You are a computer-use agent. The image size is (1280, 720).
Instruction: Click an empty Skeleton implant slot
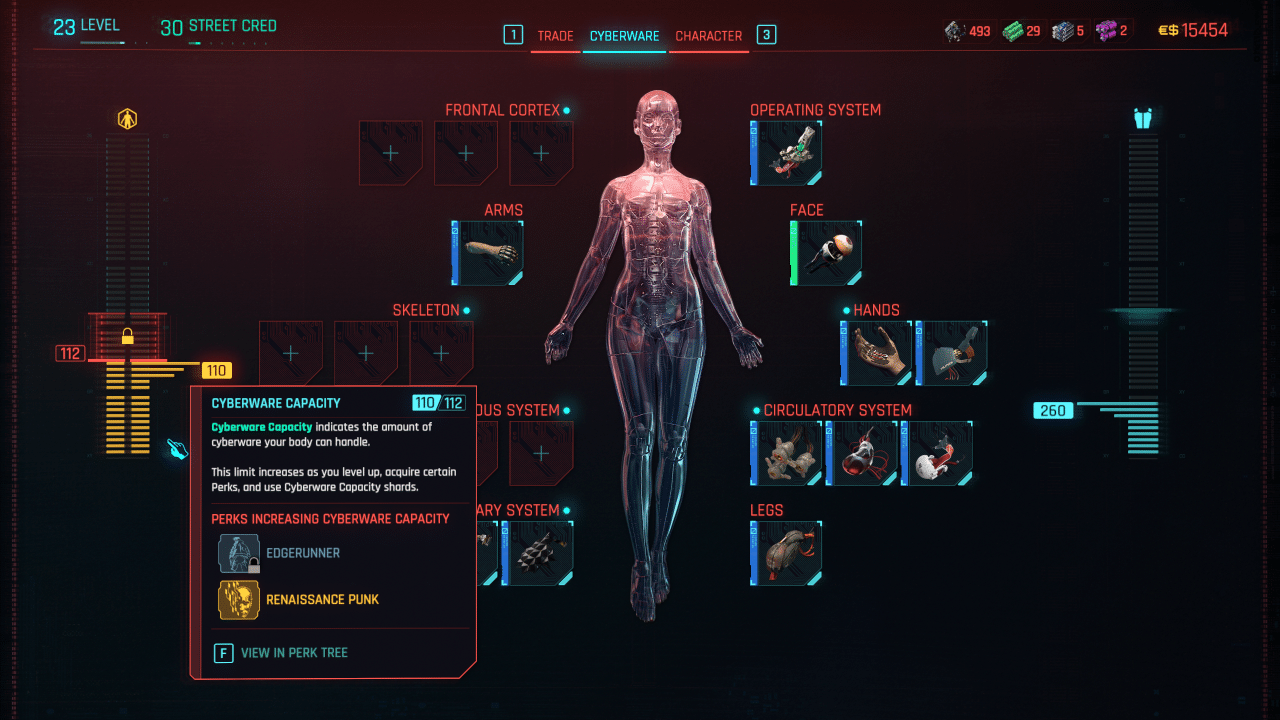[291, 352]
